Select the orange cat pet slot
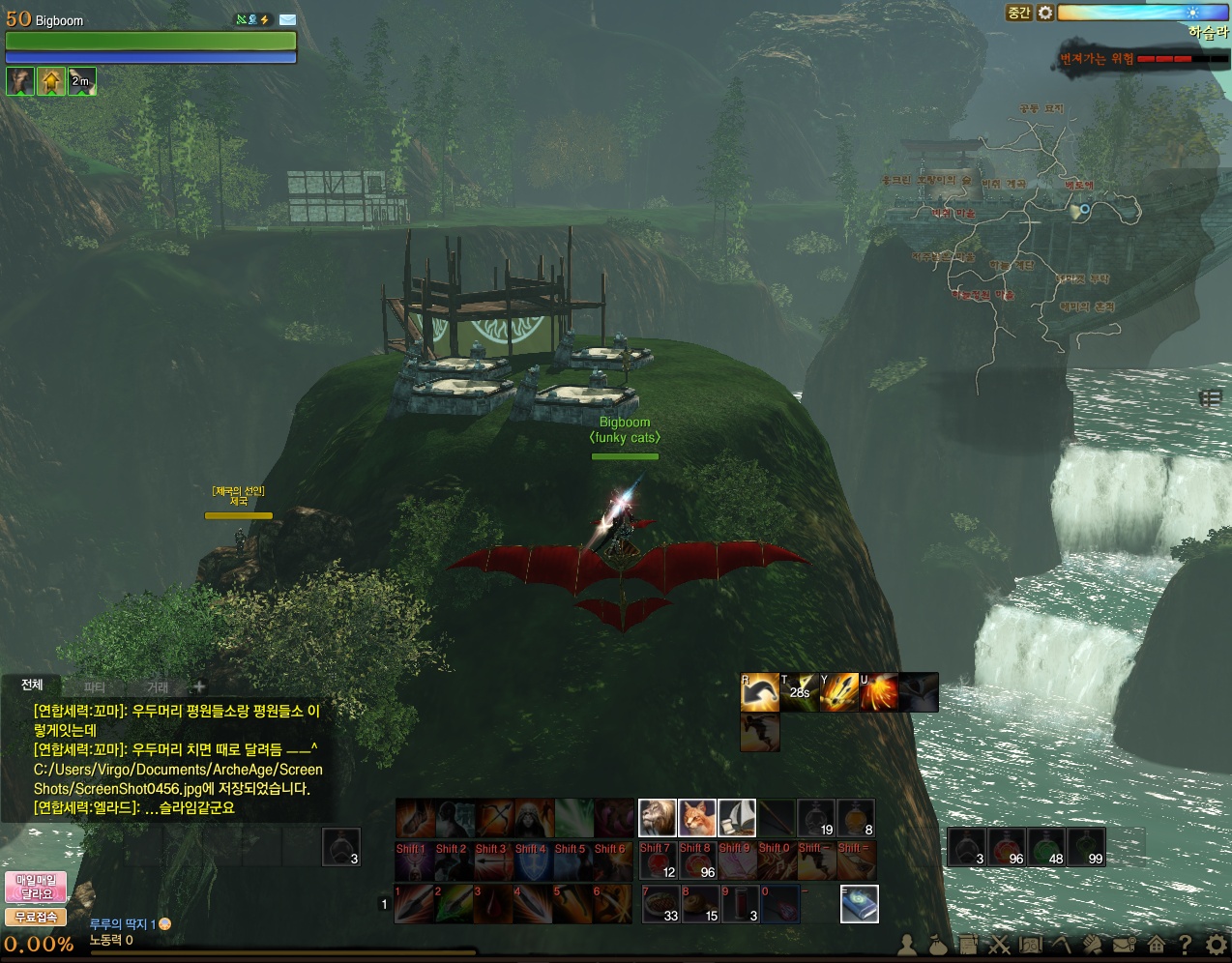 coord(697,818)
